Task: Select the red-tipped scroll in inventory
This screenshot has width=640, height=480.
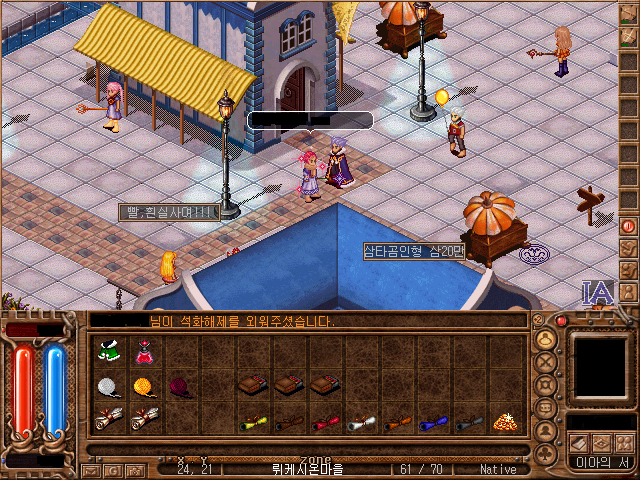Action: (x=325, y=422)
